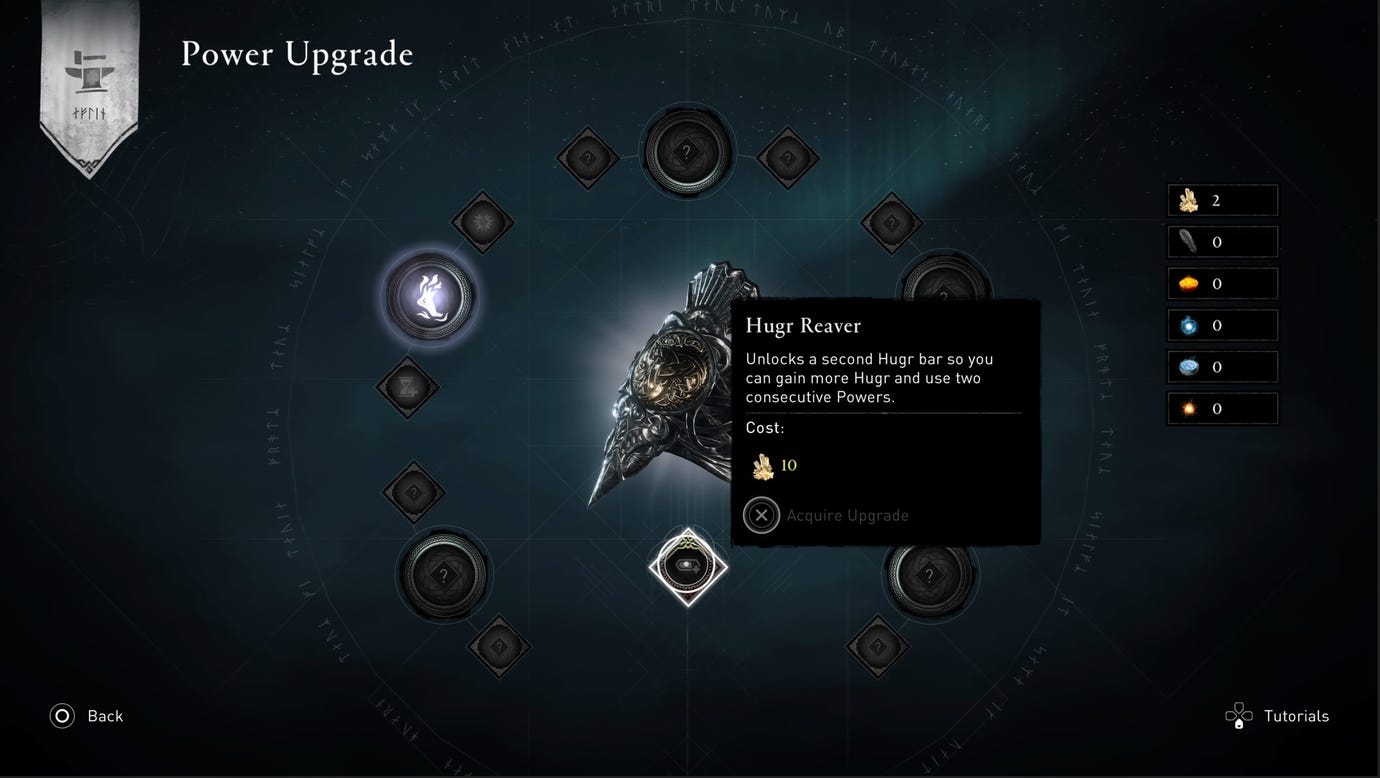Open the large locked power circle at top
The height and width of the screenshot is (778, 1380).
[x=686, y=151]
